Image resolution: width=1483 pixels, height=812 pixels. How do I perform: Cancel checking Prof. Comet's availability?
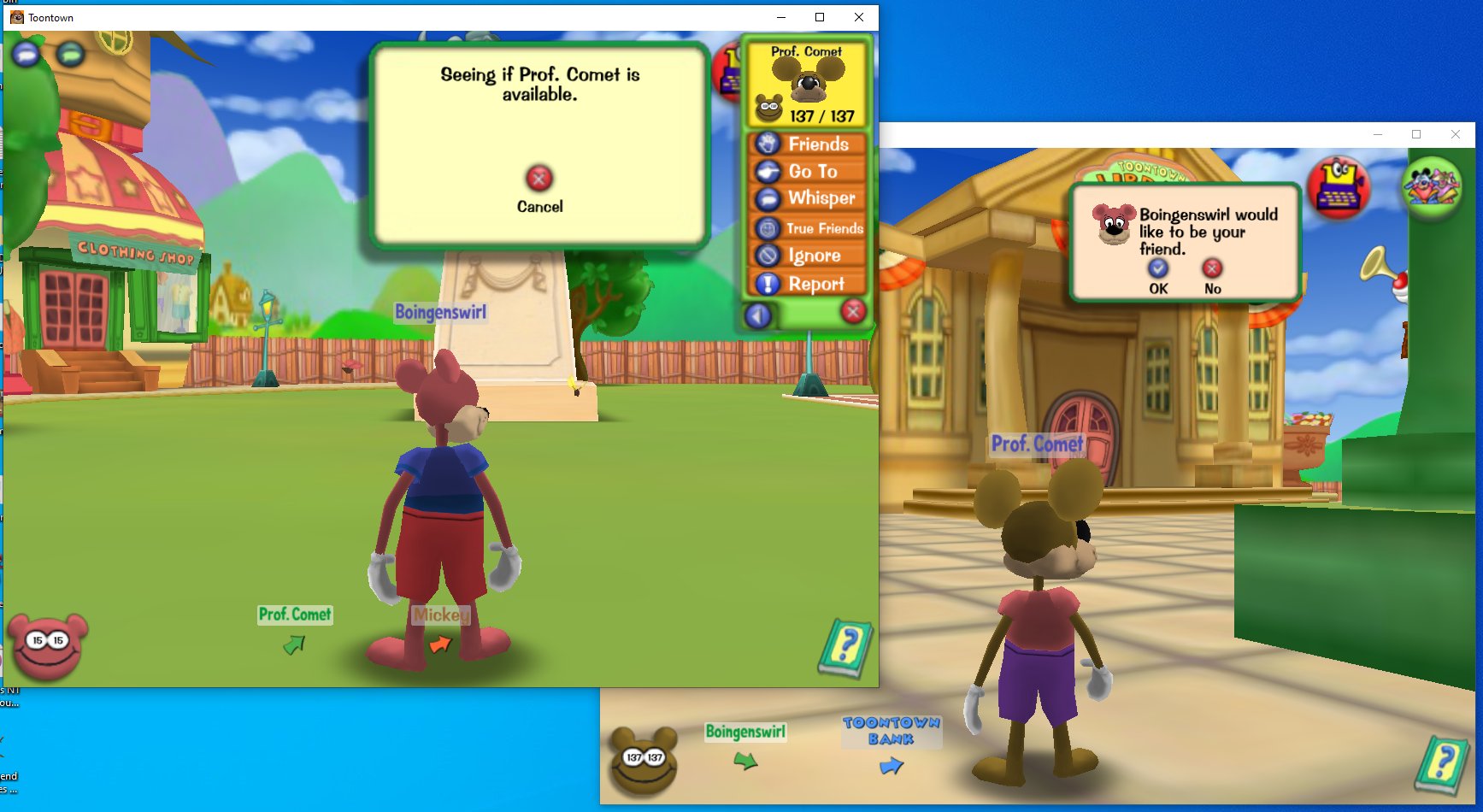(538, 179)
